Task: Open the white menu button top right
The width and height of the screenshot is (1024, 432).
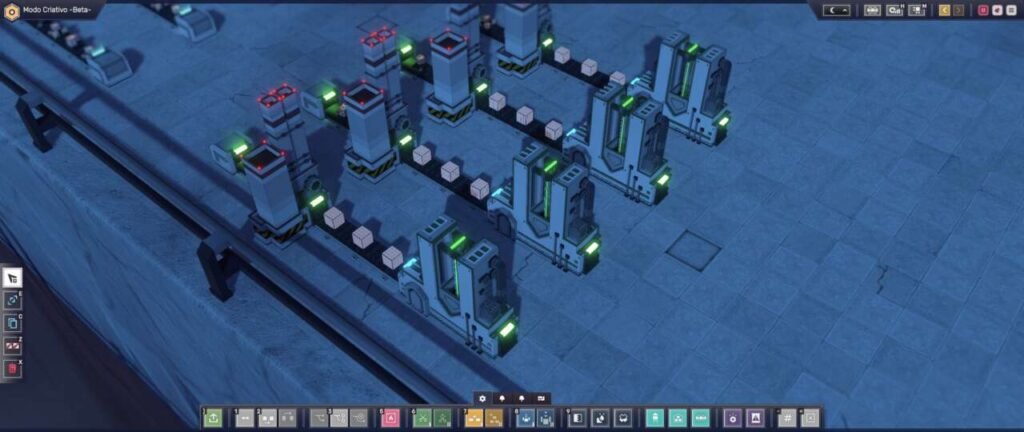Action: [x=1013, y=10]
